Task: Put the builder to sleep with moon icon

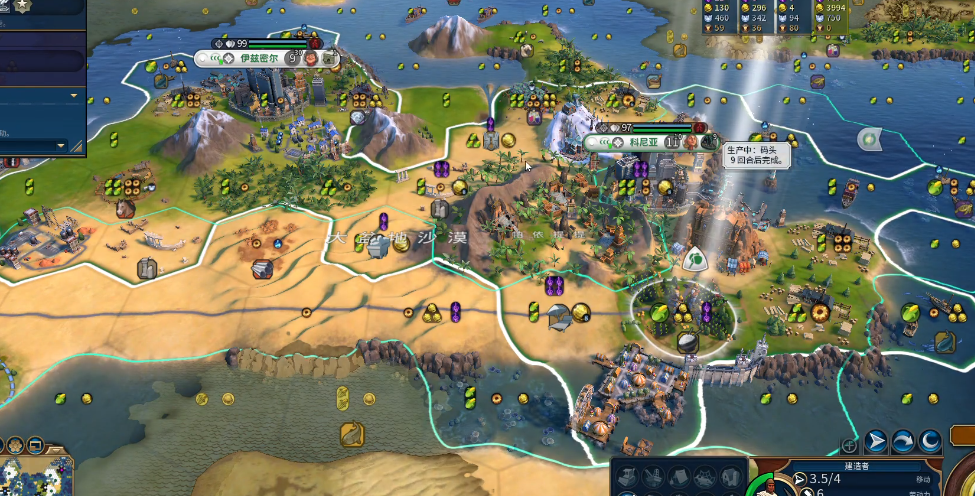Action: 930,441
